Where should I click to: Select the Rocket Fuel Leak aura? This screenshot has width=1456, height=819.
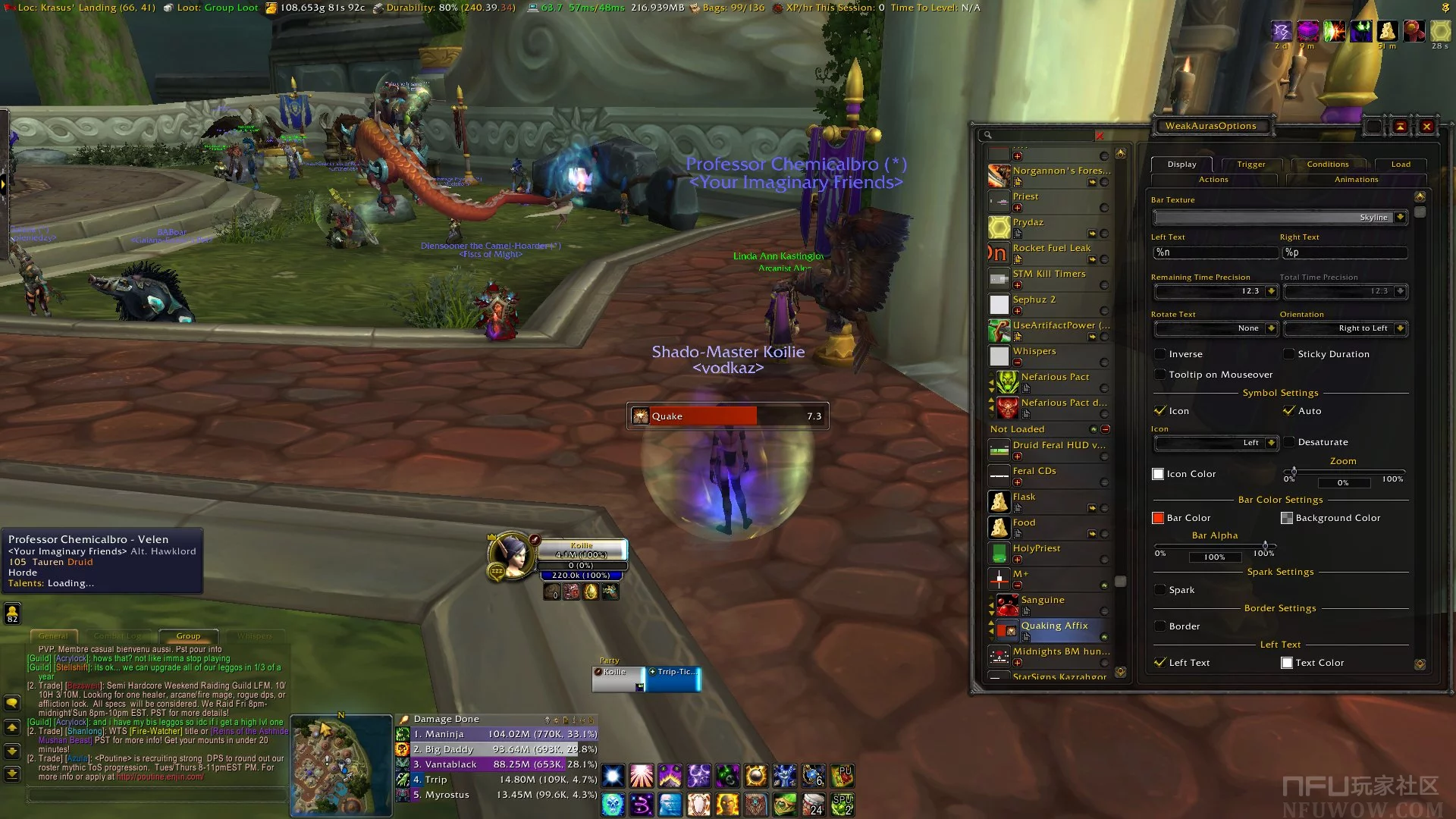[1051, 249]
